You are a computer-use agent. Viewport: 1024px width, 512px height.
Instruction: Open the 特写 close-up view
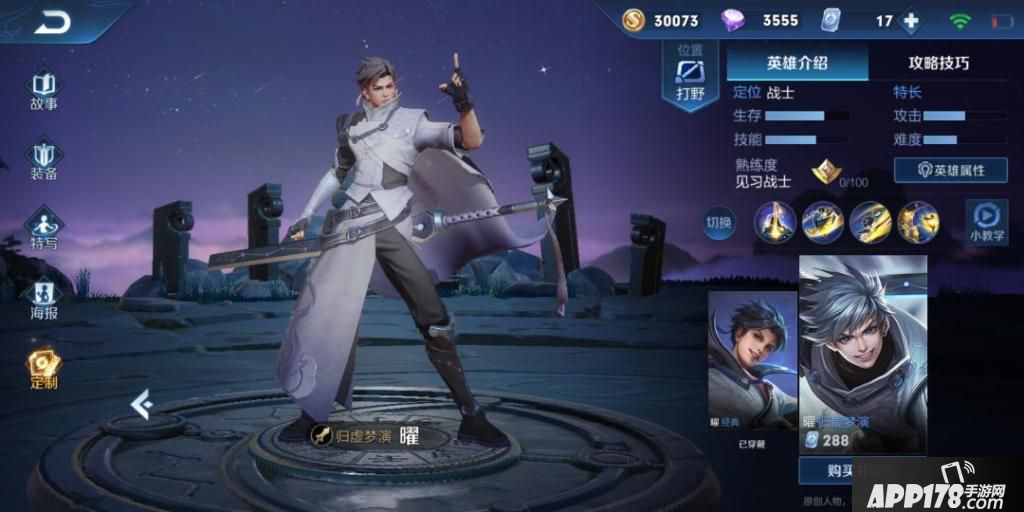coord(43,228)
